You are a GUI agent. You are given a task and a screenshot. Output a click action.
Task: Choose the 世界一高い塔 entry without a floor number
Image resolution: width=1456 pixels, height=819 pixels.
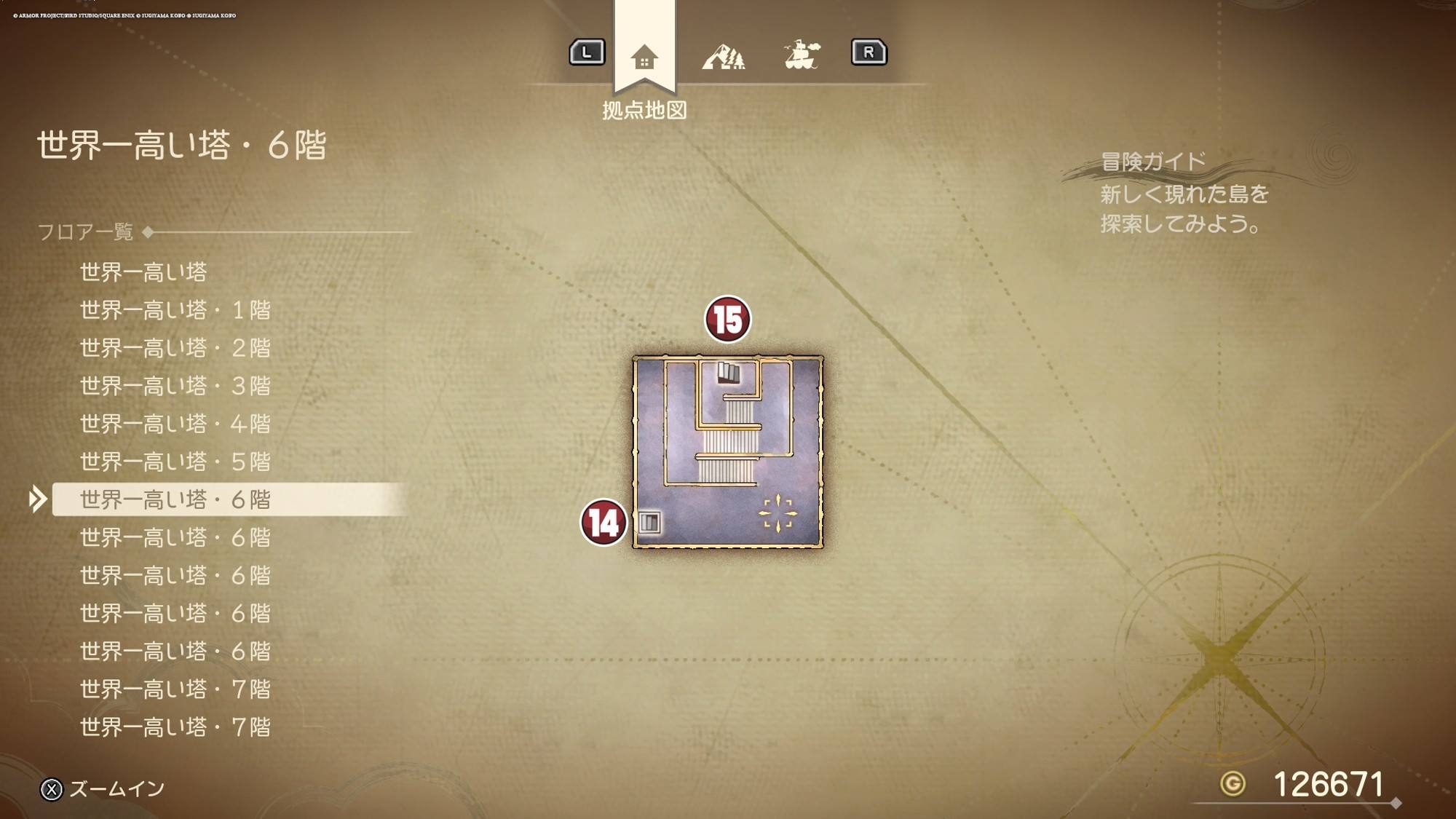click(x=143, y=272)
